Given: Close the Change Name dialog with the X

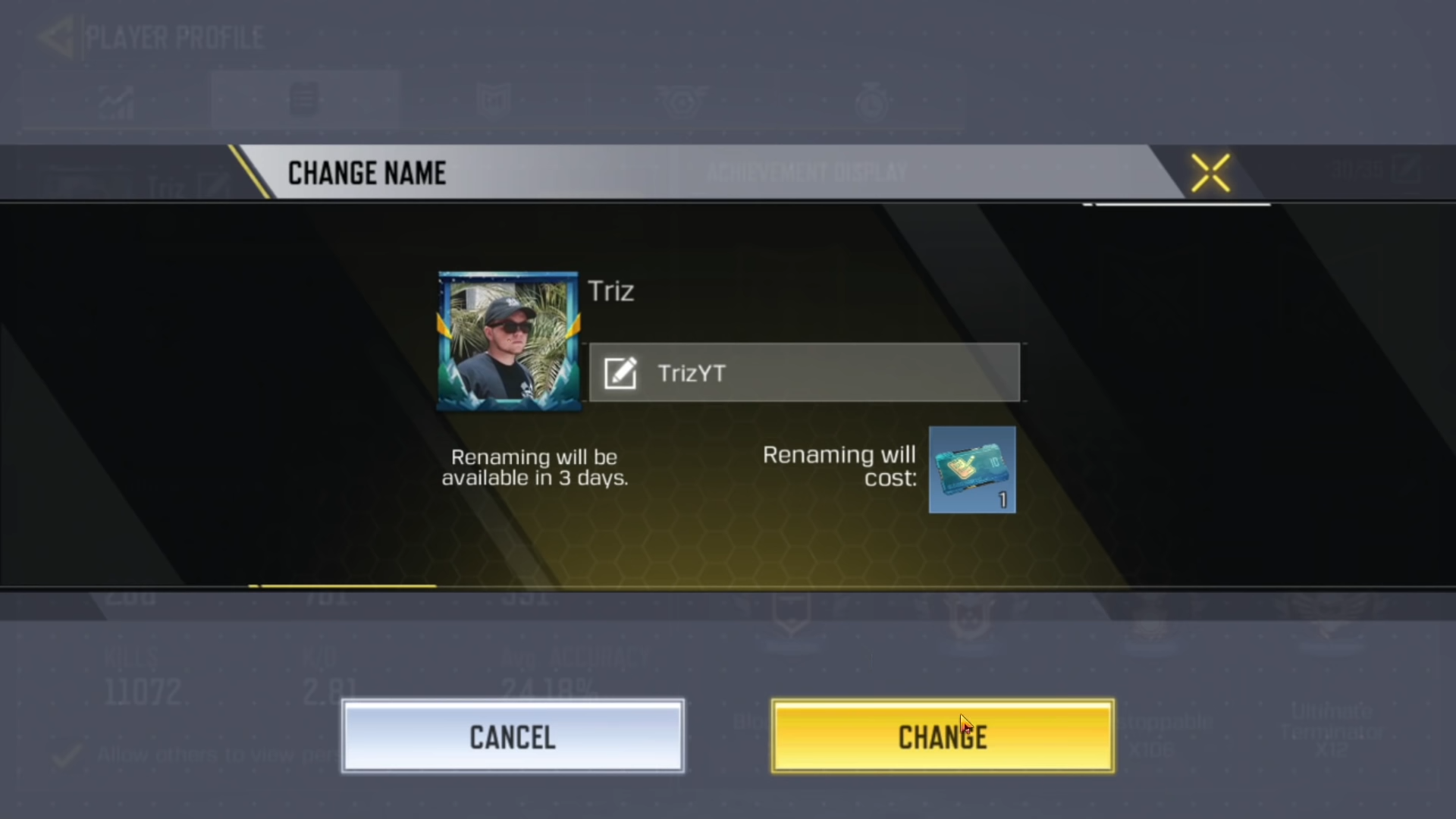Looking at the screenshot, I should pyautogui.click(x=1210, y=172).
